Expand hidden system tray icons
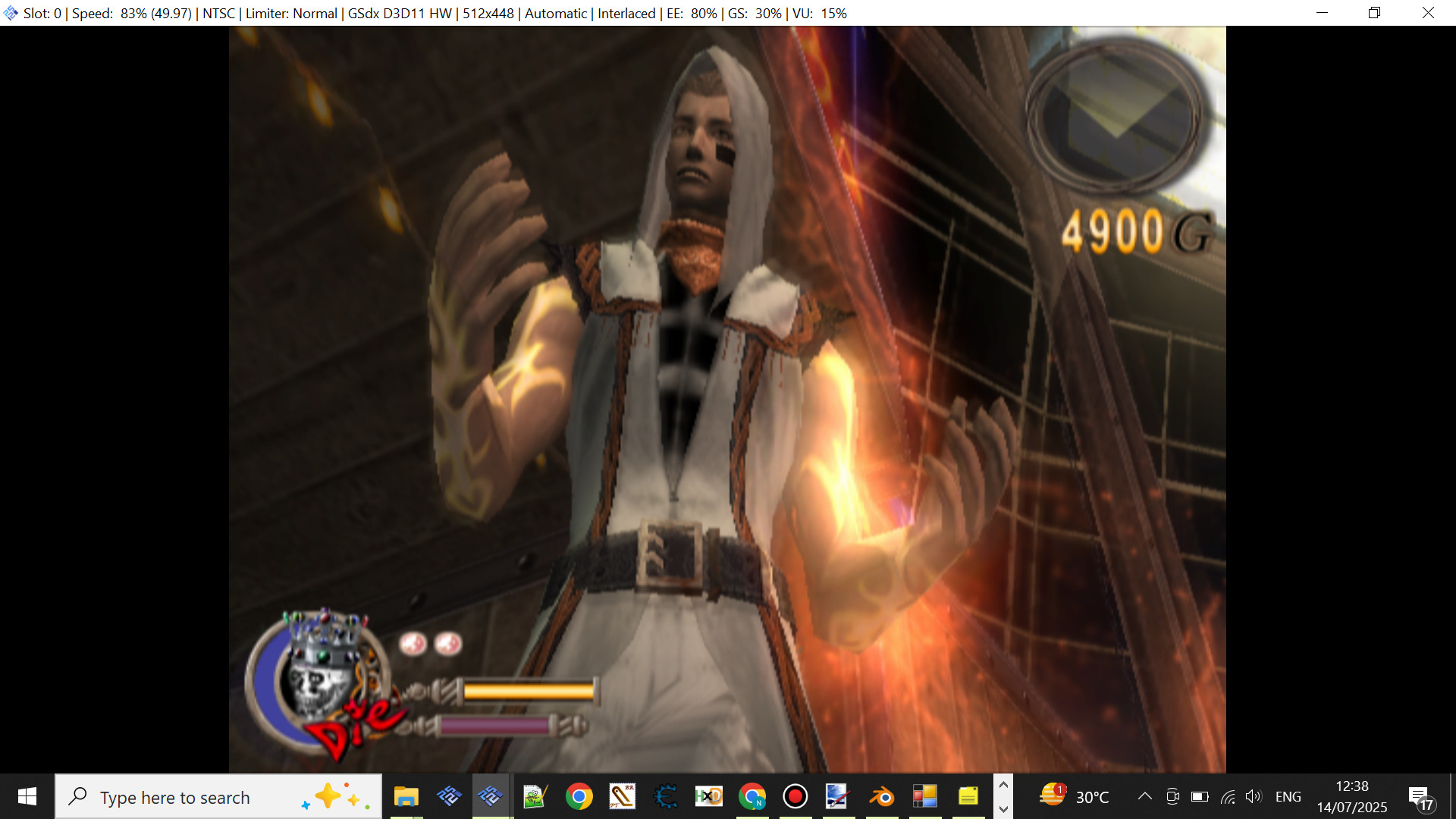Viewport: 1456px width, 819px height. point(1145,796)
